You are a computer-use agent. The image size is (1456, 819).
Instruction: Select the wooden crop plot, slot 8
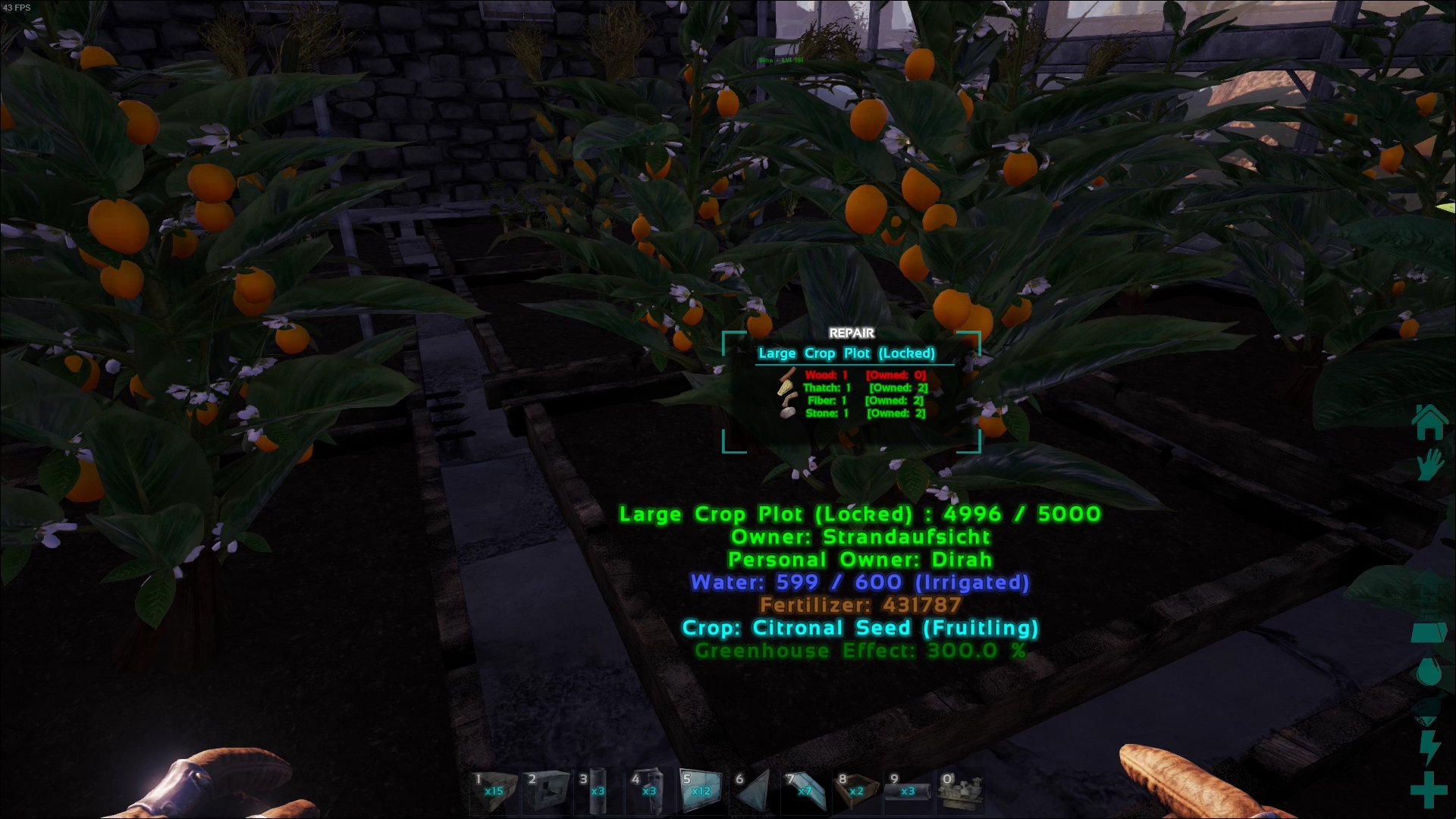pos(856,790)
